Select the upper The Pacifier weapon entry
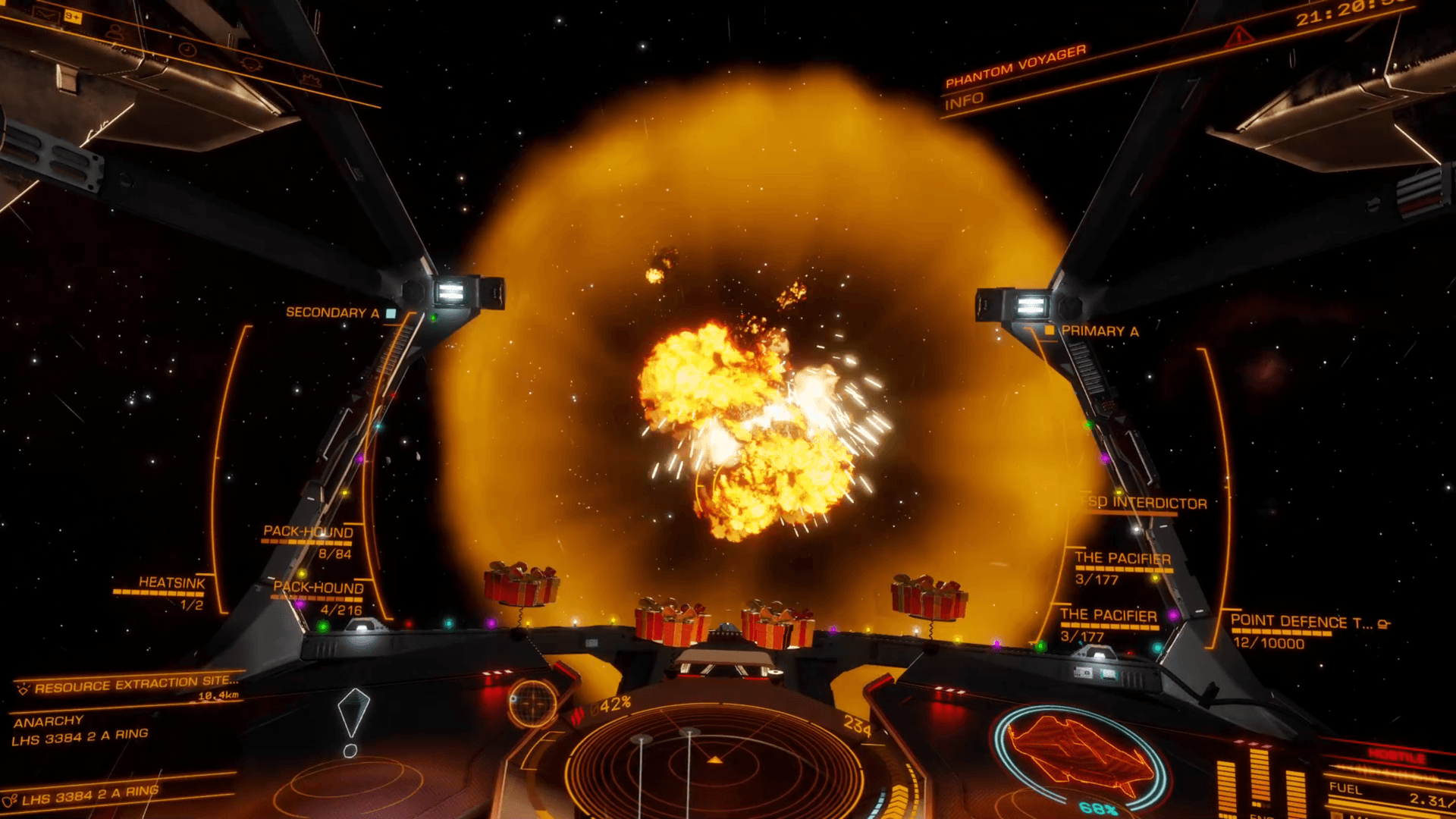 tap(1122, 558)
